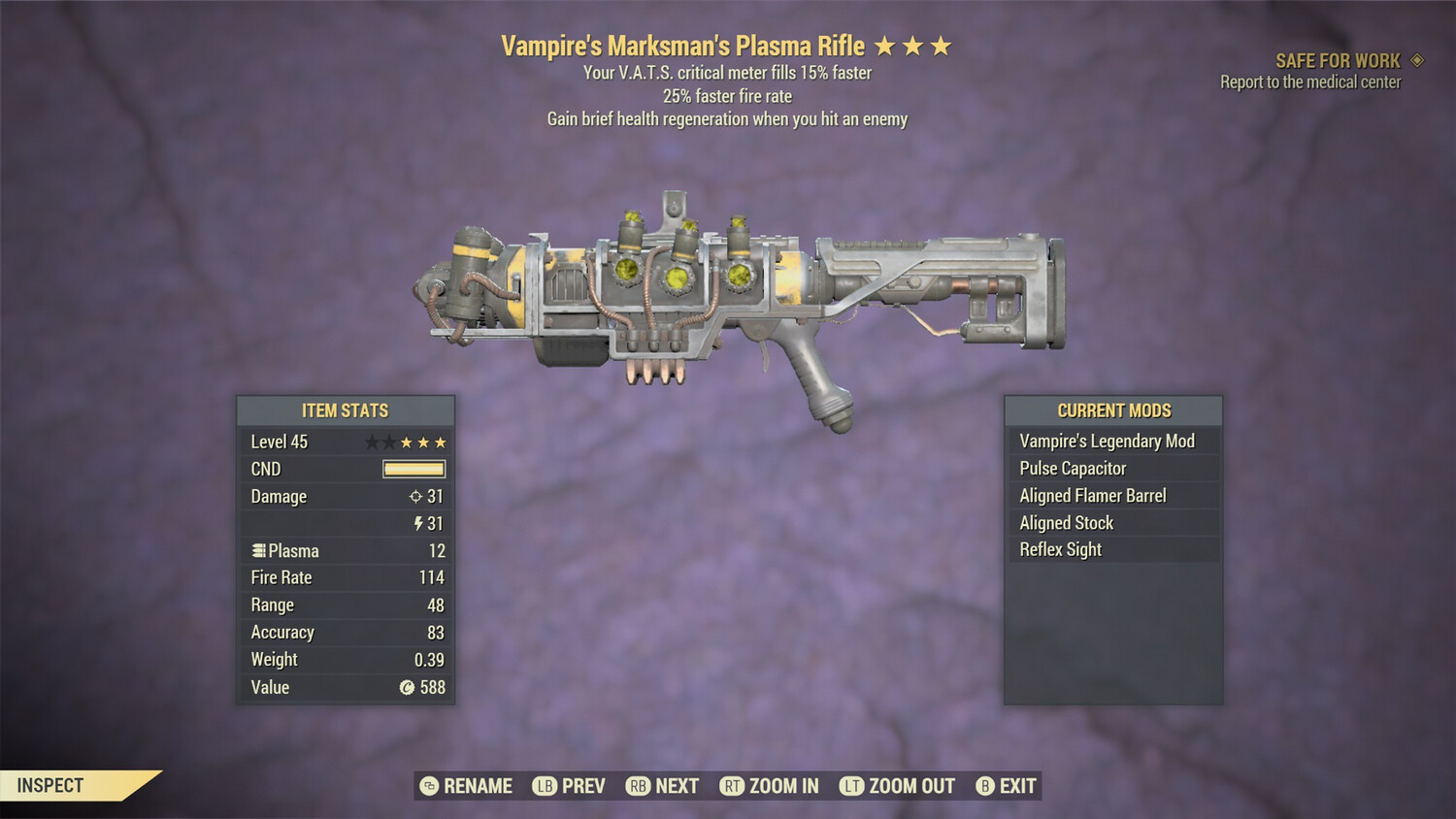Switch to the INSPECT tab
The width and height of the screenshot is (1456, 819).
(50, 786)
